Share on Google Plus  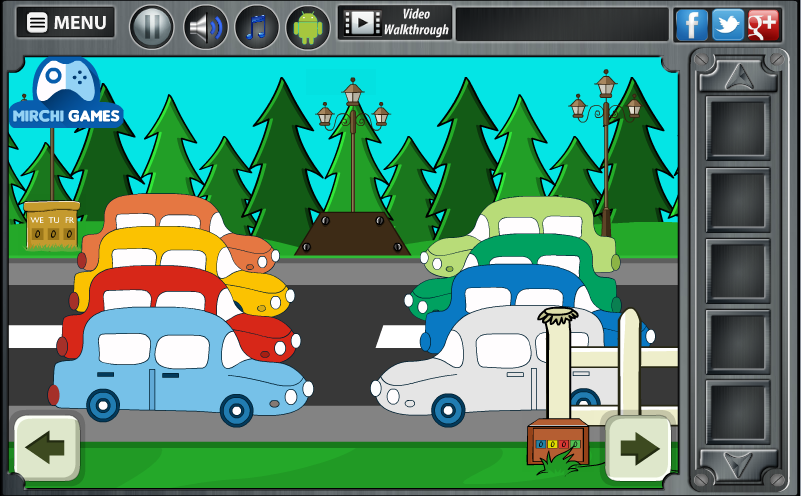tap(763, 24)
